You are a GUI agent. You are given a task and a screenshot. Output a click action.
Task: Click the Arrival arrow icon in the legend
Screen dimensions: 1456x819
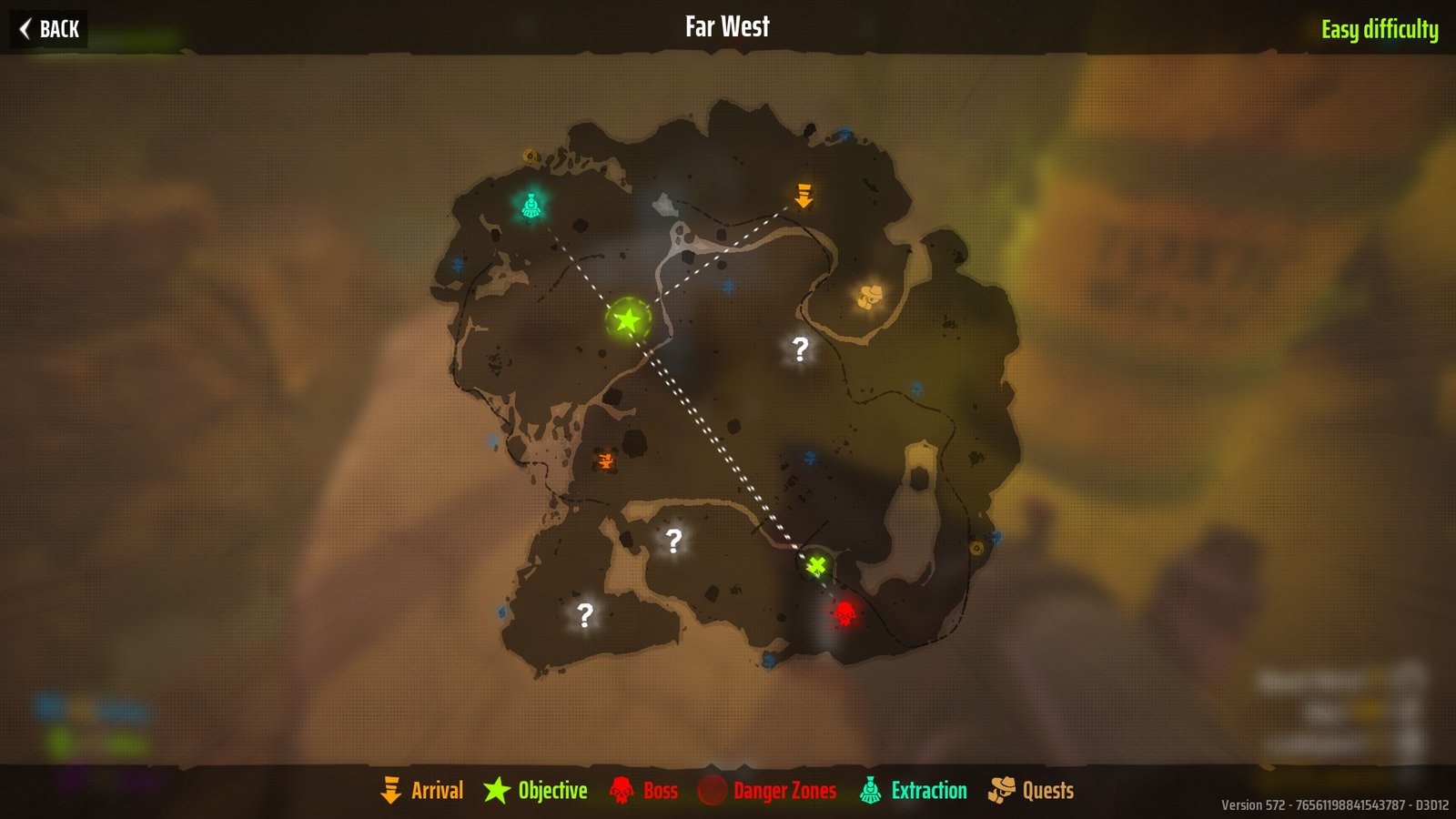pyautogui.click(x=392, y=791)
